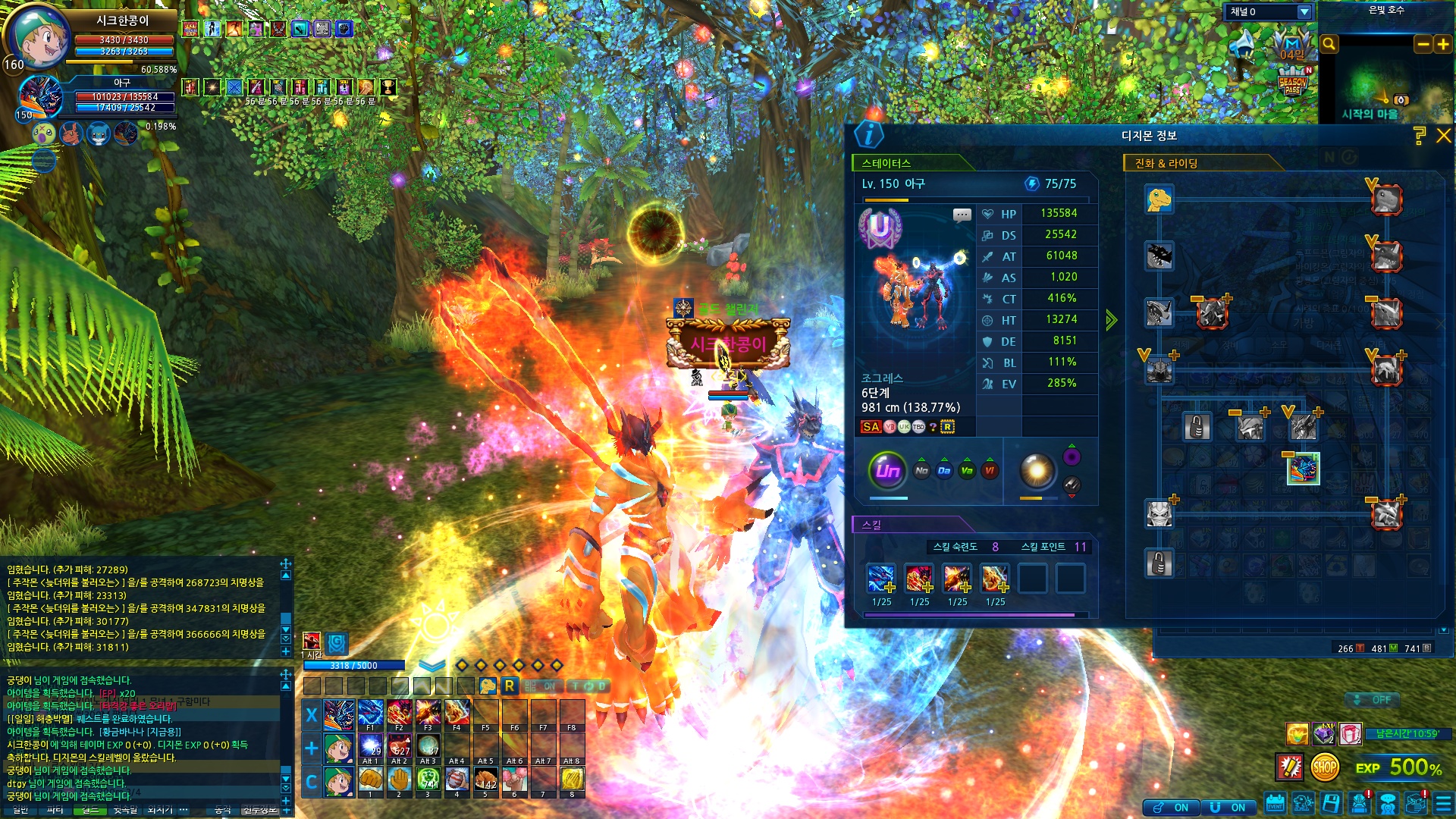Viewport: 1456px width, 819px height.
Task: Open help for the Digimon info panel
Action: (x=1420, y=136)
